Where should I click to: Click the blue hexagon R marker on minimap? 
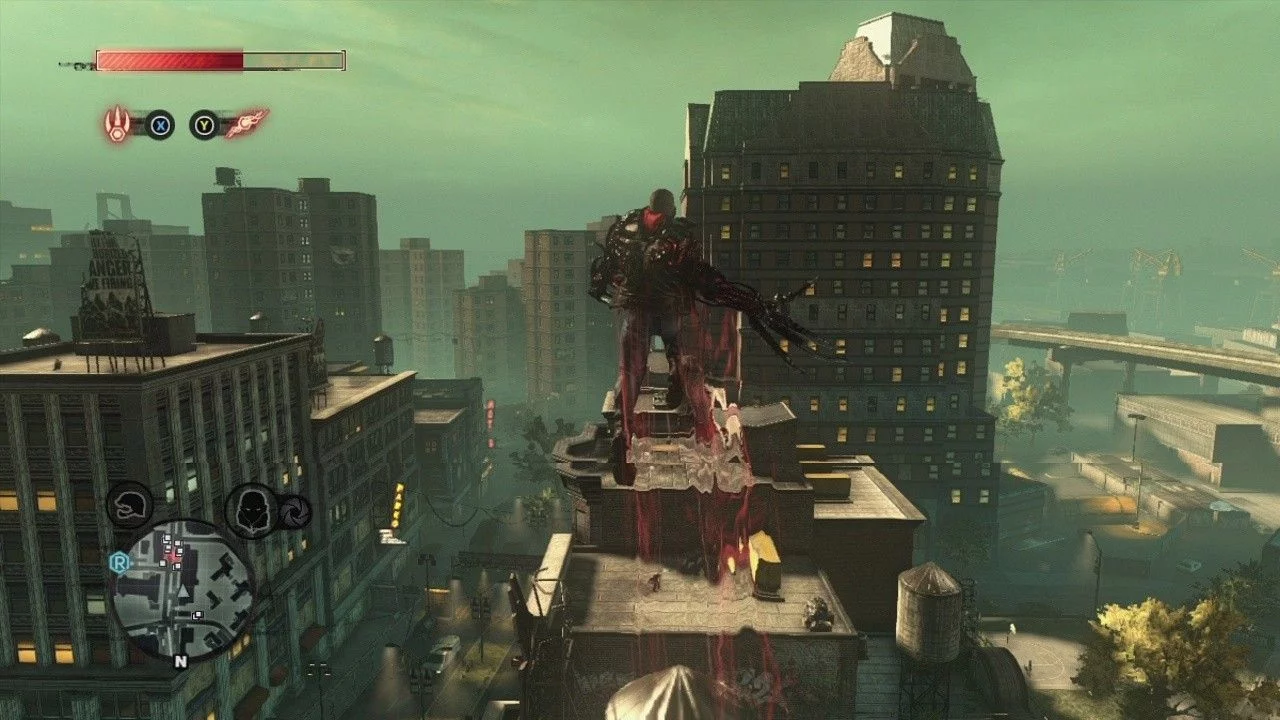(117, 562)
